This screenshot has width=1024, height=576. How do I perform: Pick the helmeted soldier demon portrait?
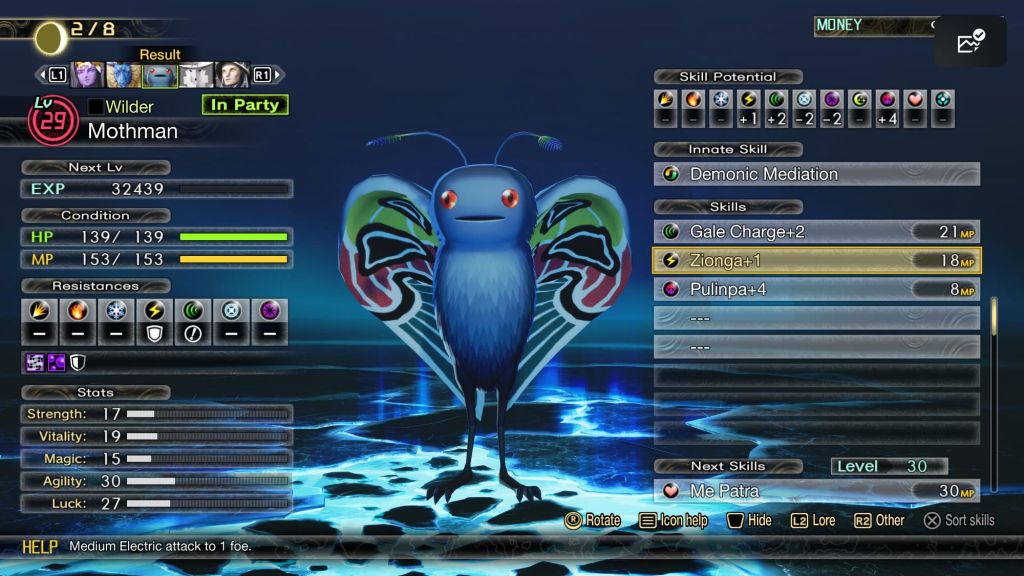point(231,75)
